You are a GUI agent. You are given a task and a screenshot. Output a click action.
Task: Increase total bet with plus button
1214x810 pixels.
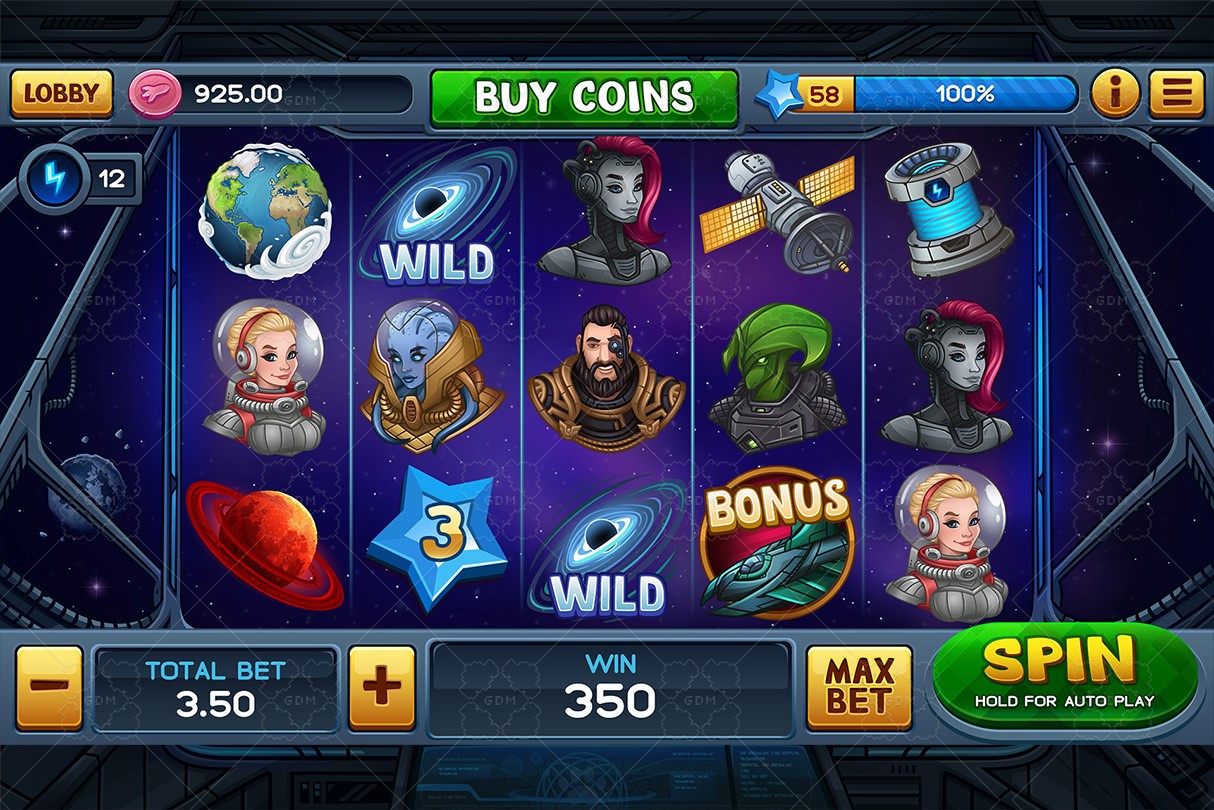point(381,688)
